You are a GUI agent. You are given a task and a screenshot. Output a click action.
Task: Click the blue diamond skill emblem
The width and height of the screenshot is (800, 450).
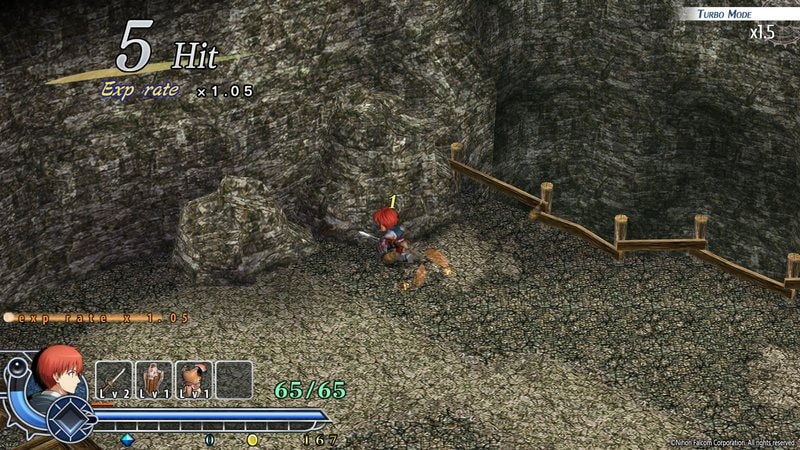click(70, 418)
